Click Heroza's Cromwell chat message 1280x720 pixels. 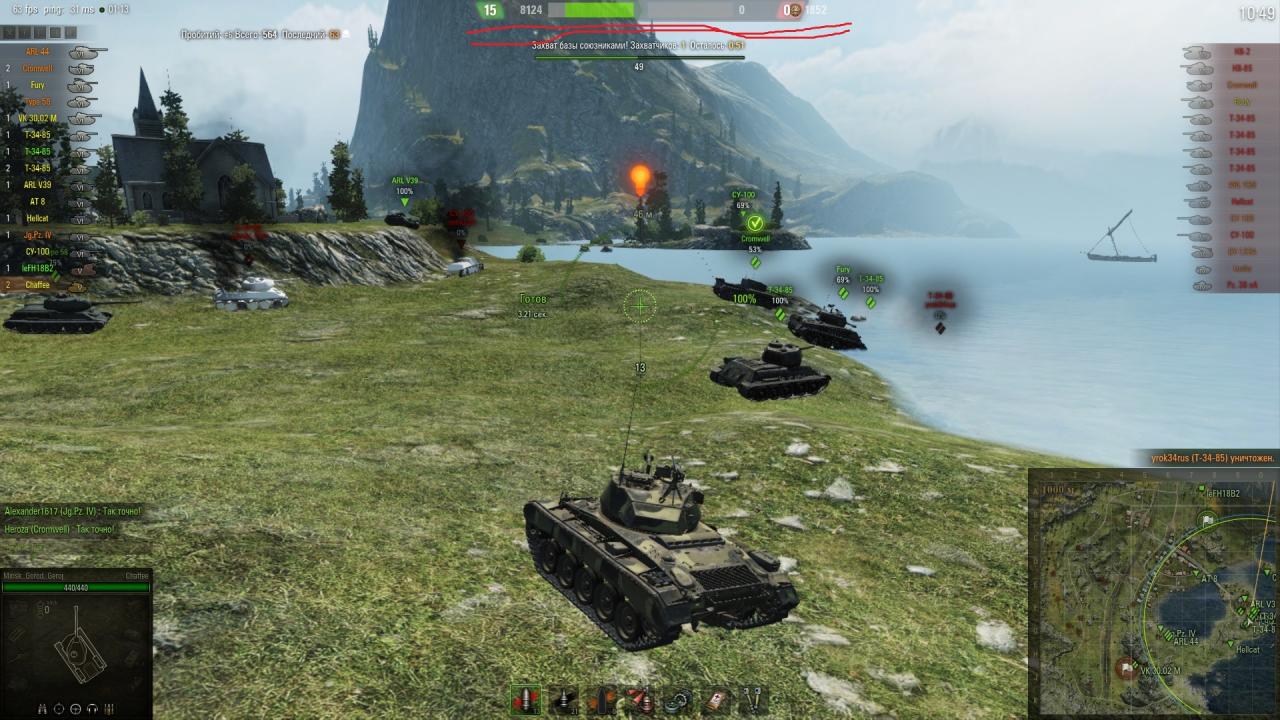click(x=60, y=528)
